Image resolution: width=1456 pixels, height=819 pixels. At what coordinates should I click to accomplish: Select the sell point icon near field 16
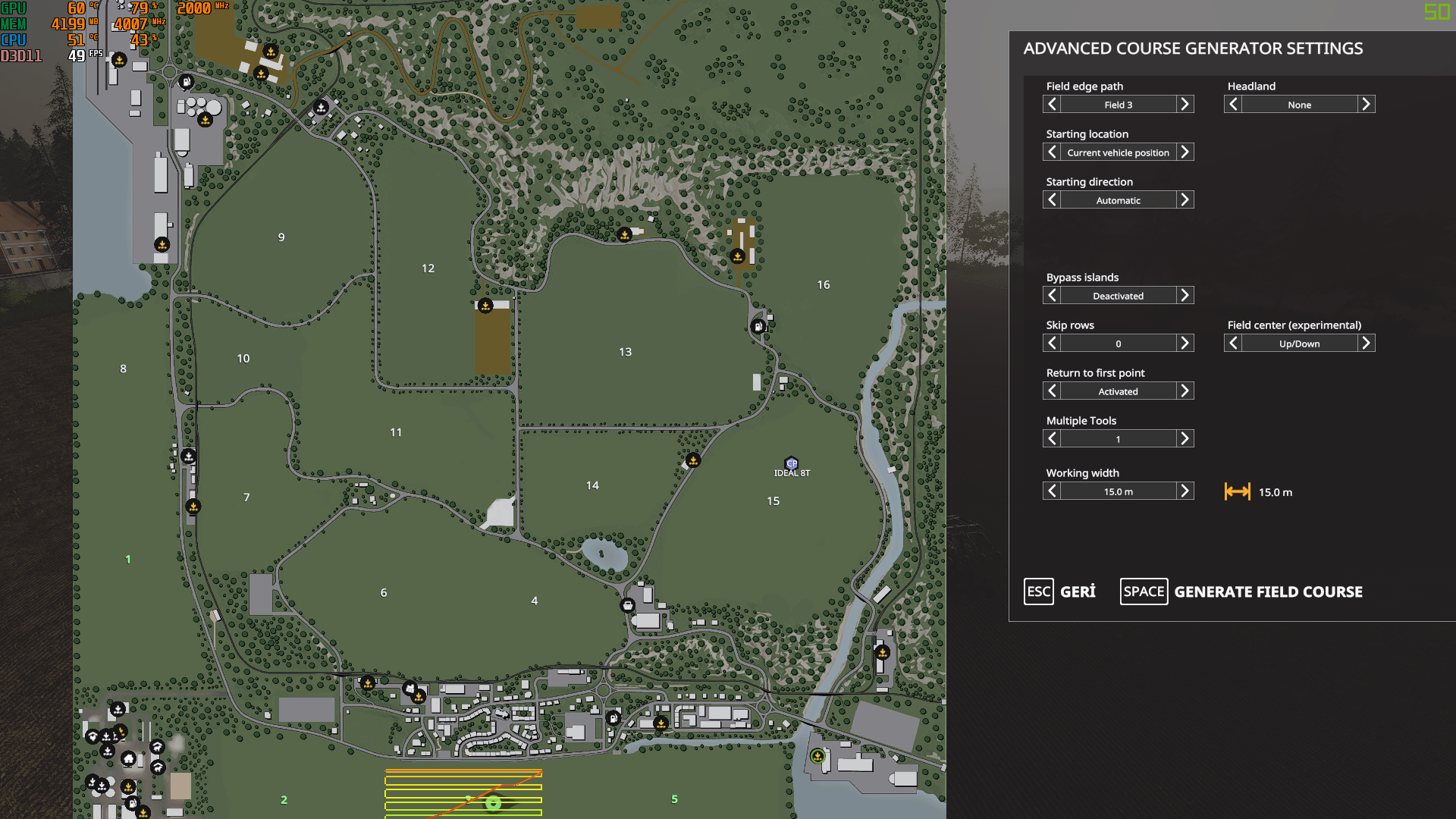pos(738,256)
